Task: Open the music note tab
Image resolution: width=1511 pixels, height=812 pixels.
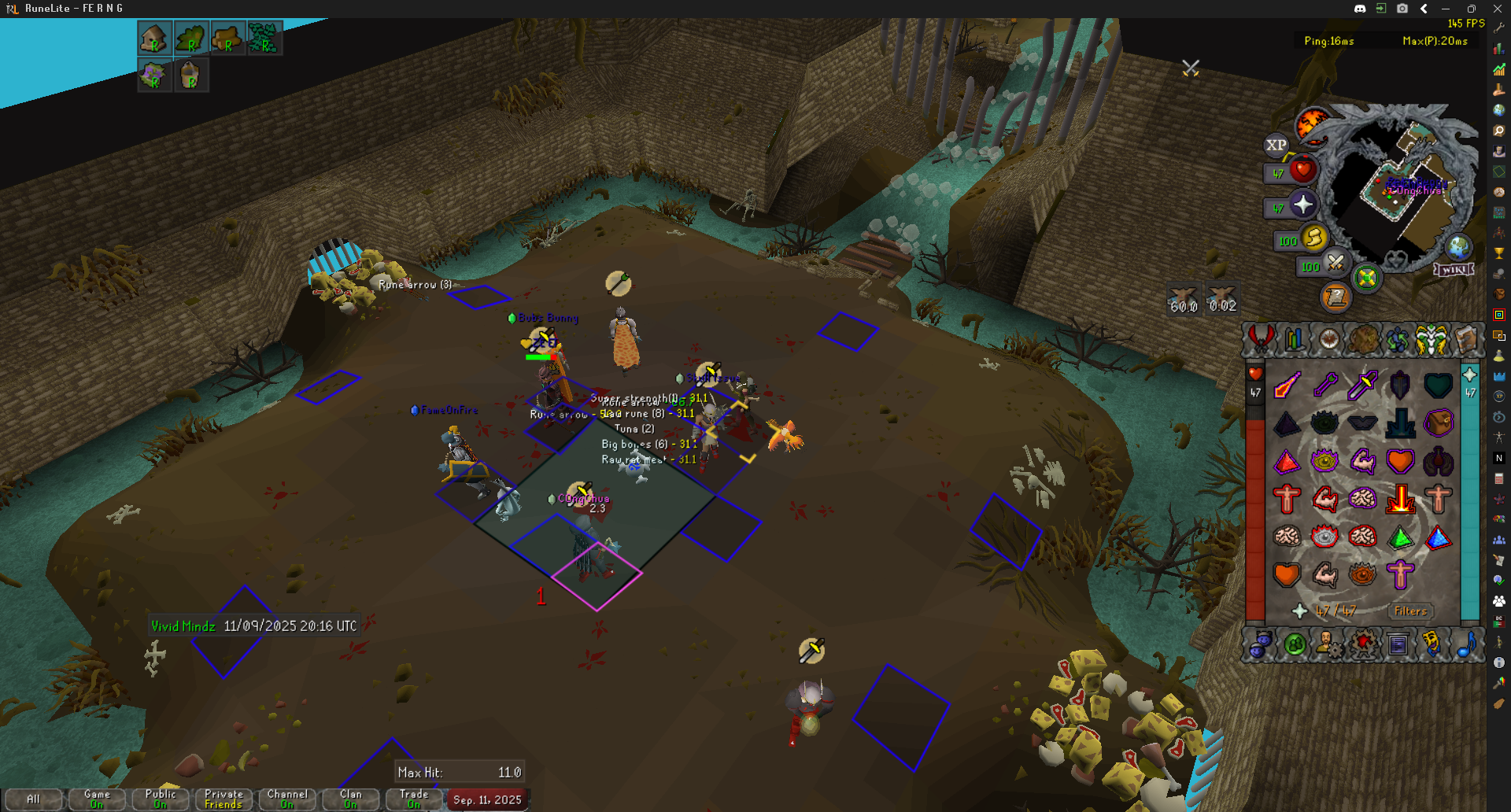Action: click(x=1466, y=645)
